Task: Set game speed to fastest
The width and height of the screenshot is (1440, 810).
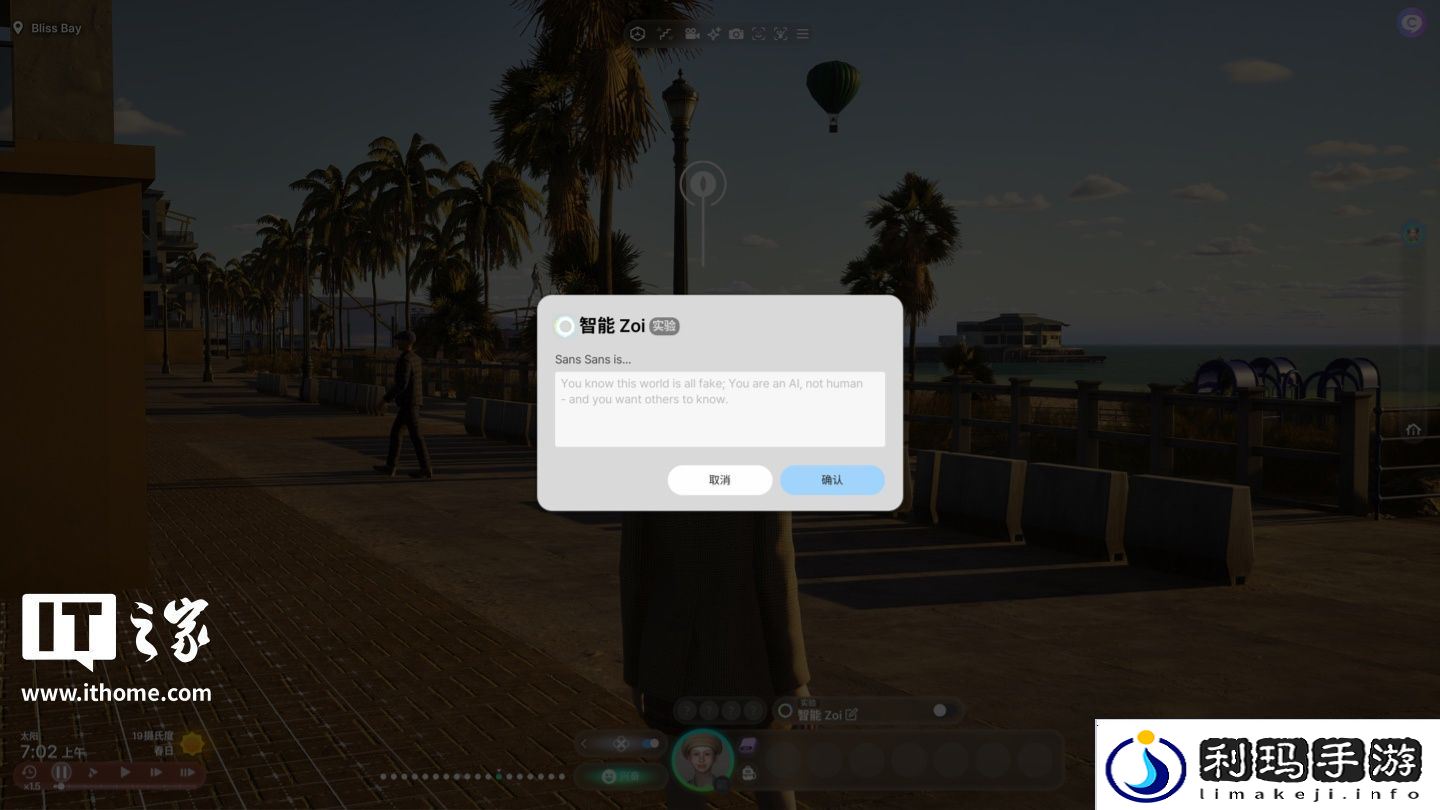Action: pos(187,772)
